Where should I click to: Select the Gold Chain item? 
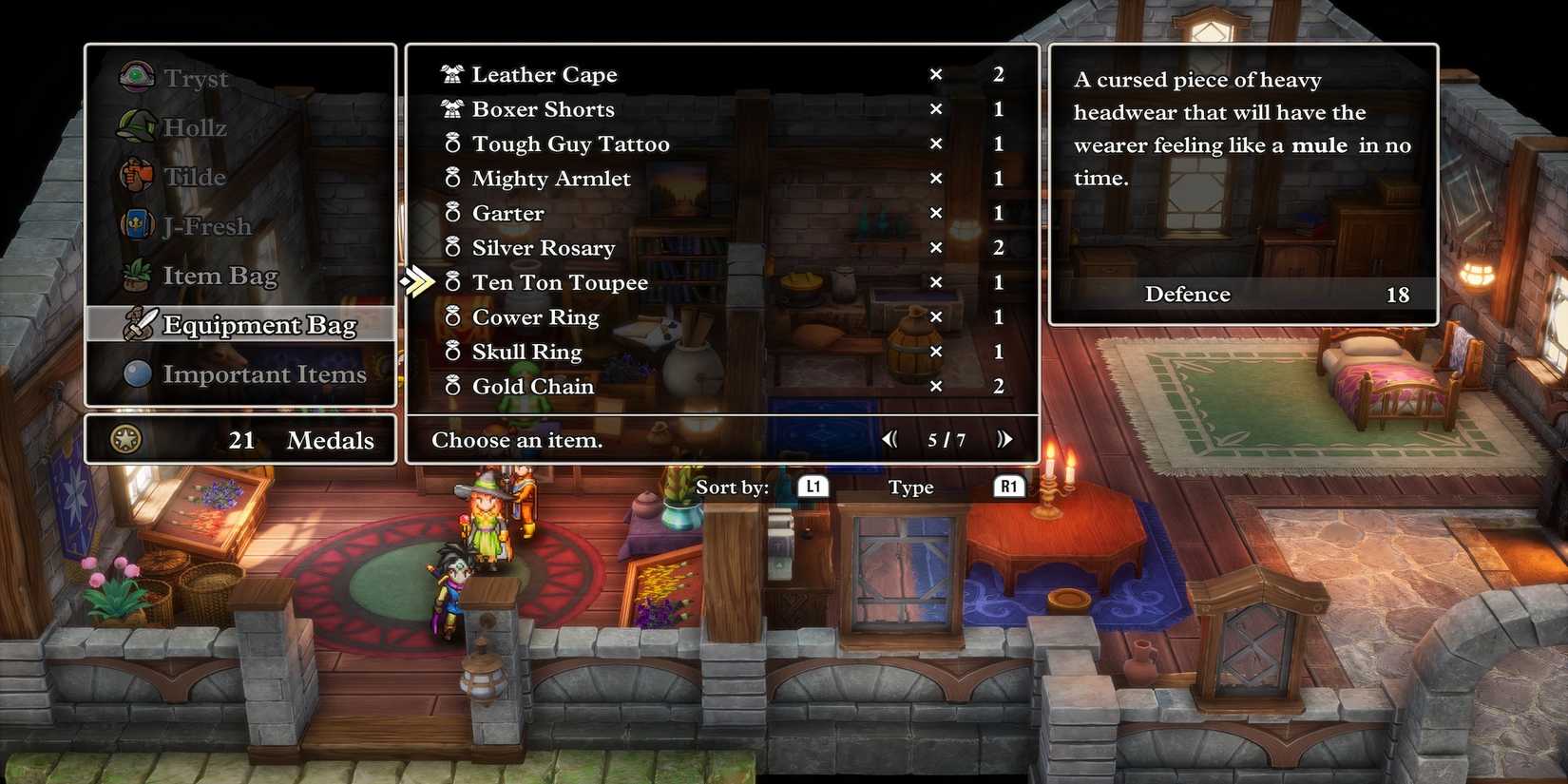click(532, 386)
